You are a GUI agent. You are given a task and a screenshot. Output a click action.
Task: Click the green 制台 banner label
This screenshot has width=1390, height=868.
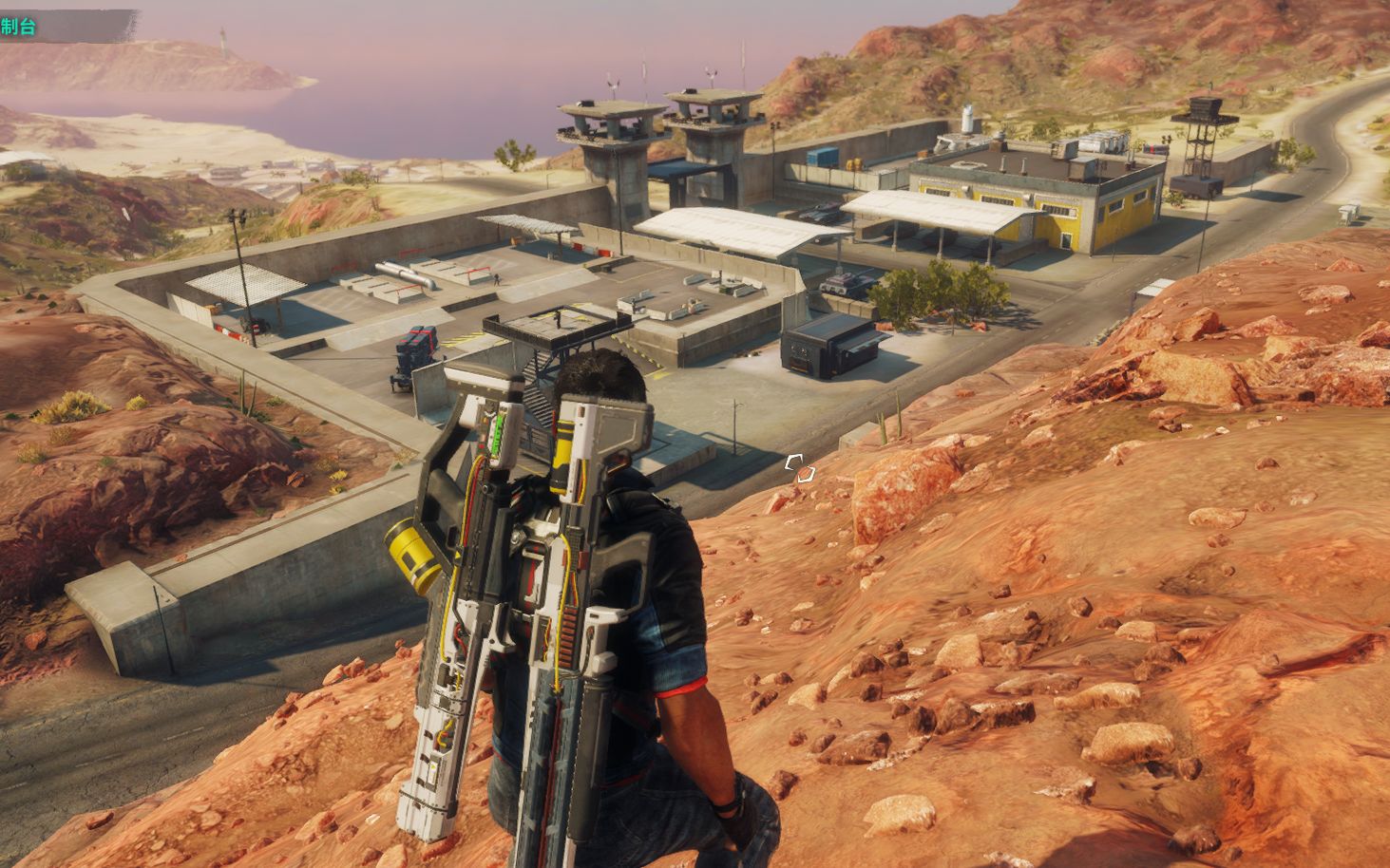(19, 27)
